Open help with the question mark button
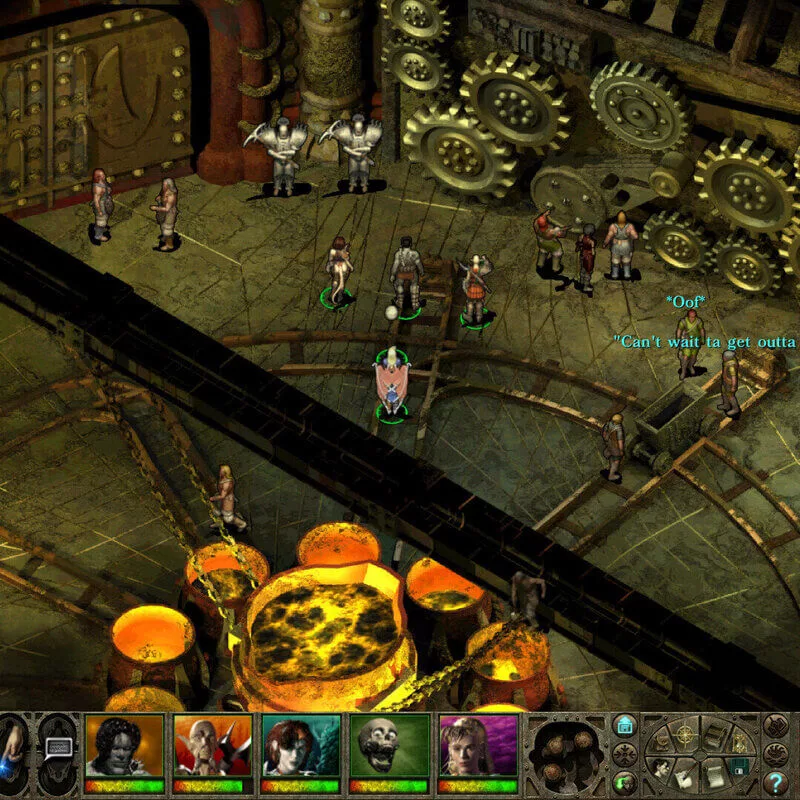Viewport: 800px width, 800px height. point(776,782)
